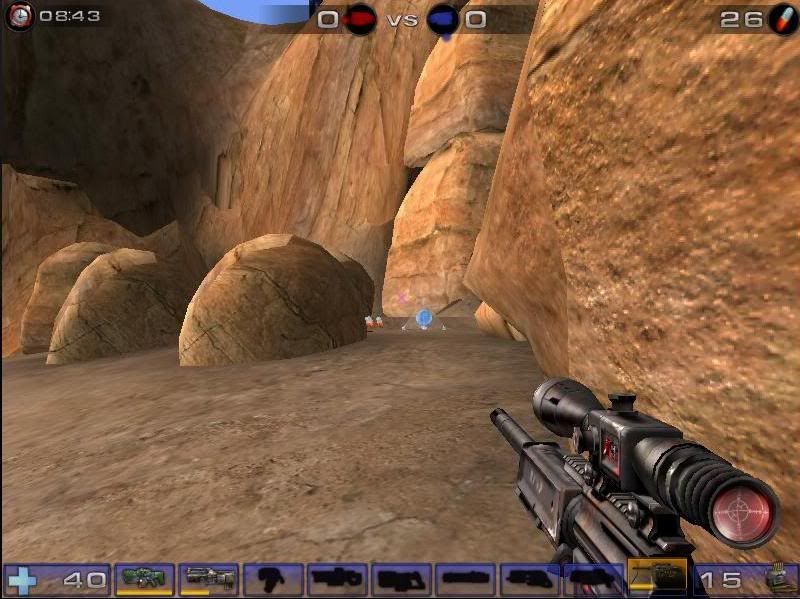Select the assault rifle weapon slot

click(209, 578)
